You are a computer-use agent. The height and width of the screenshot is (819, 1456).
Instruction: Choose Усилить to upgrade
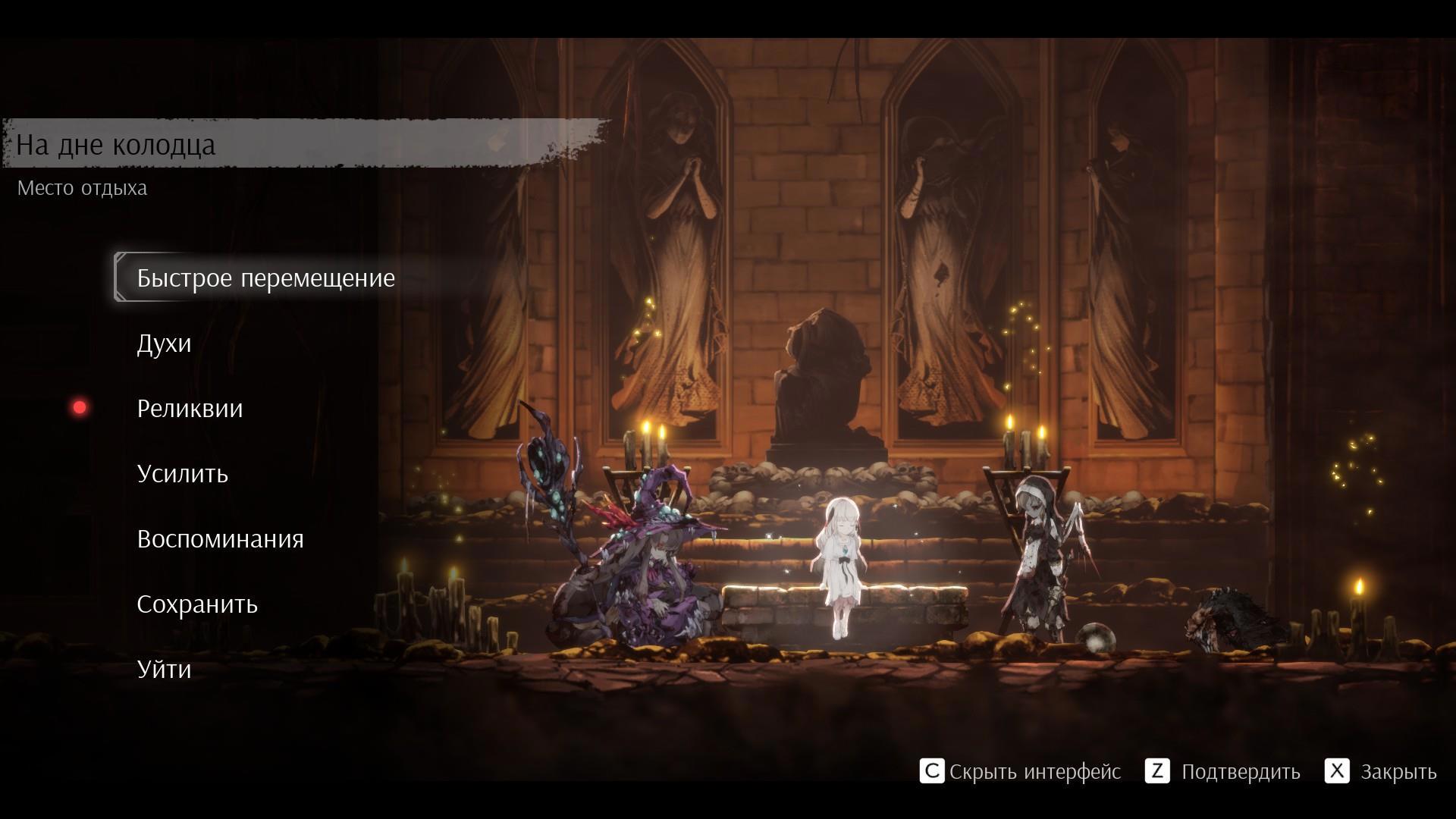click(182, 474)
